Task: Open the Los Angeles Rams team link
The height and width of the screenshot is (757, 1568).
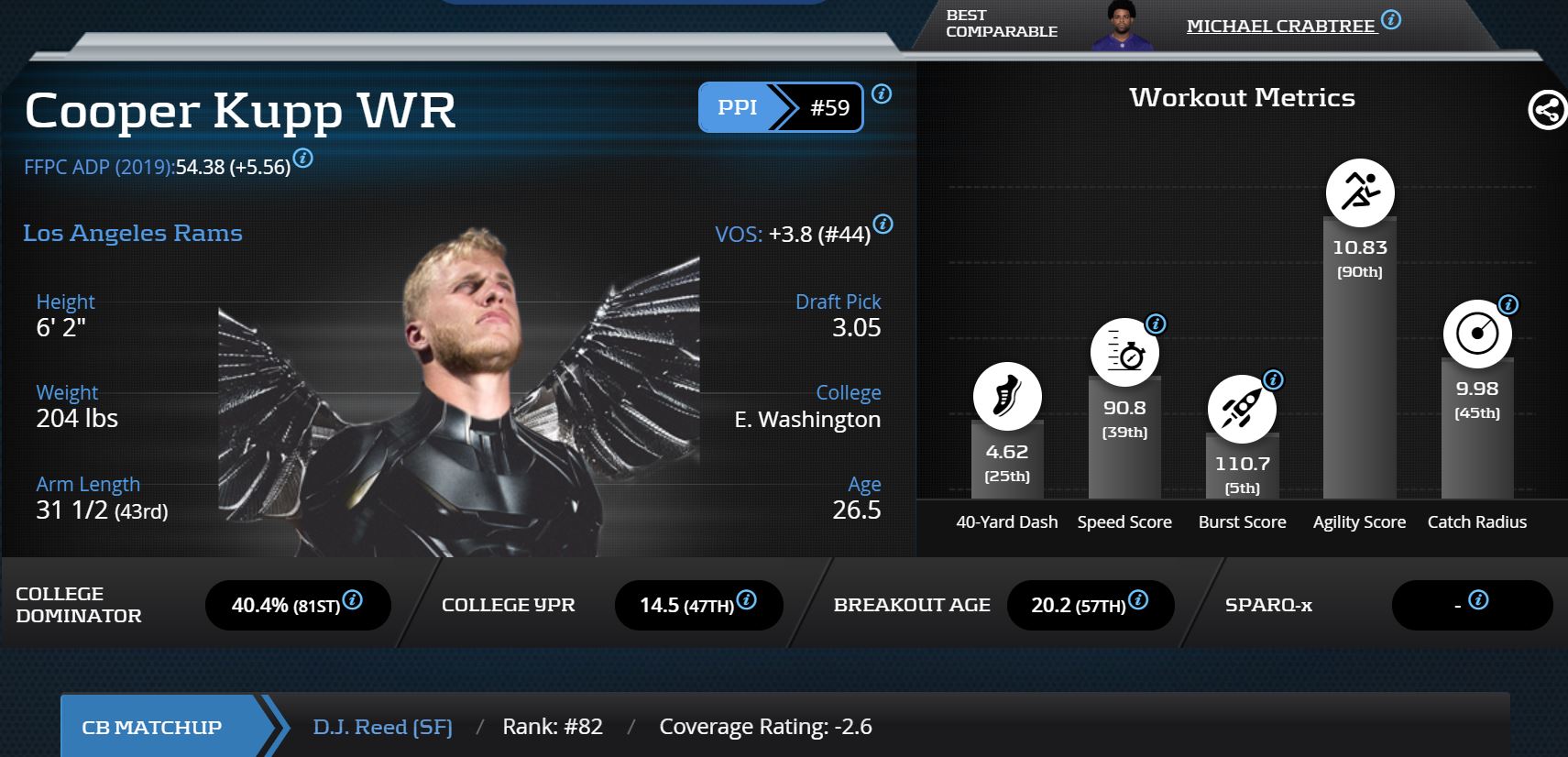Action: (133, 233)
